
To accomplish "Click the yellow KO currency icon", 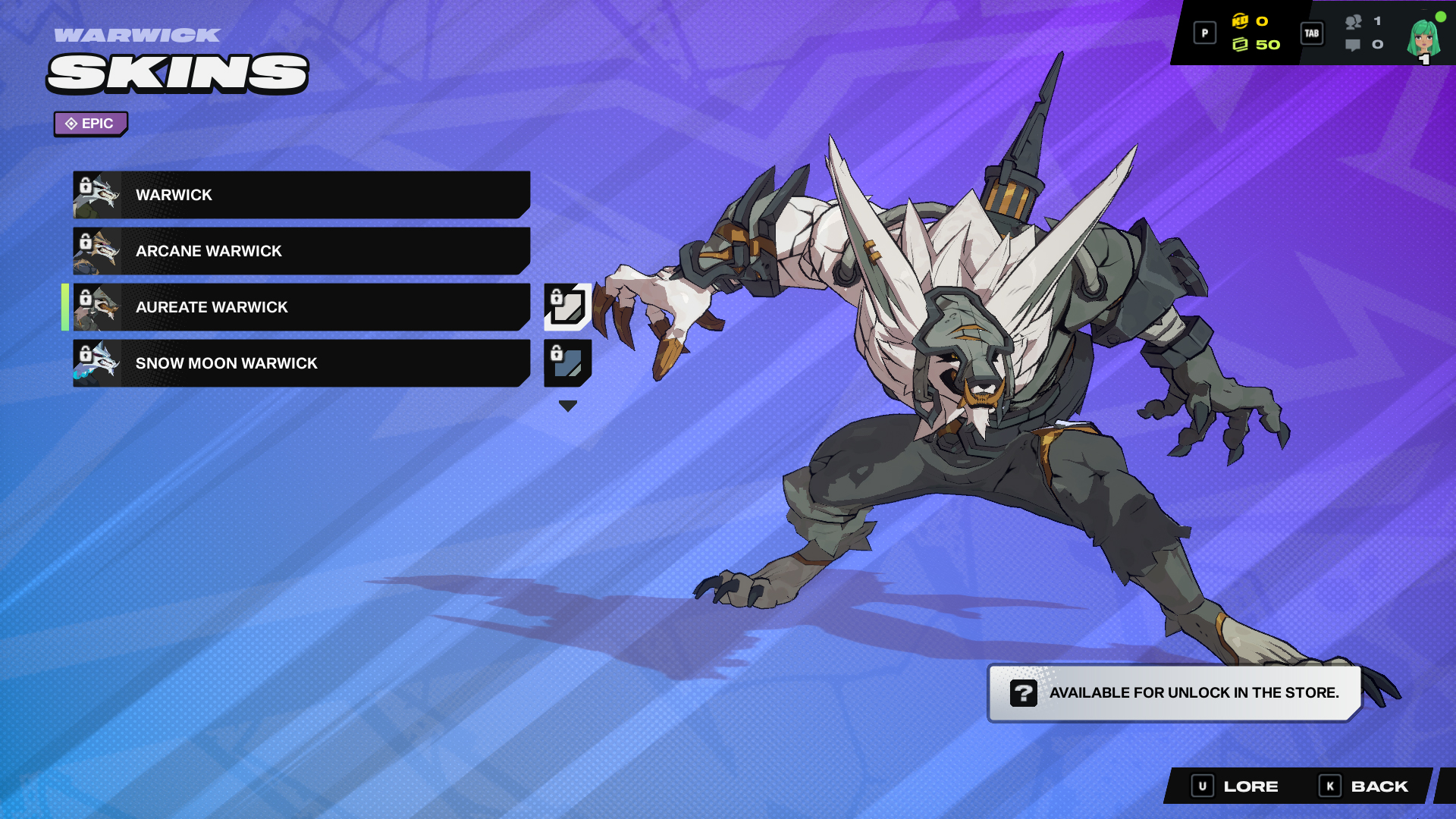I will pos(1241,23).
